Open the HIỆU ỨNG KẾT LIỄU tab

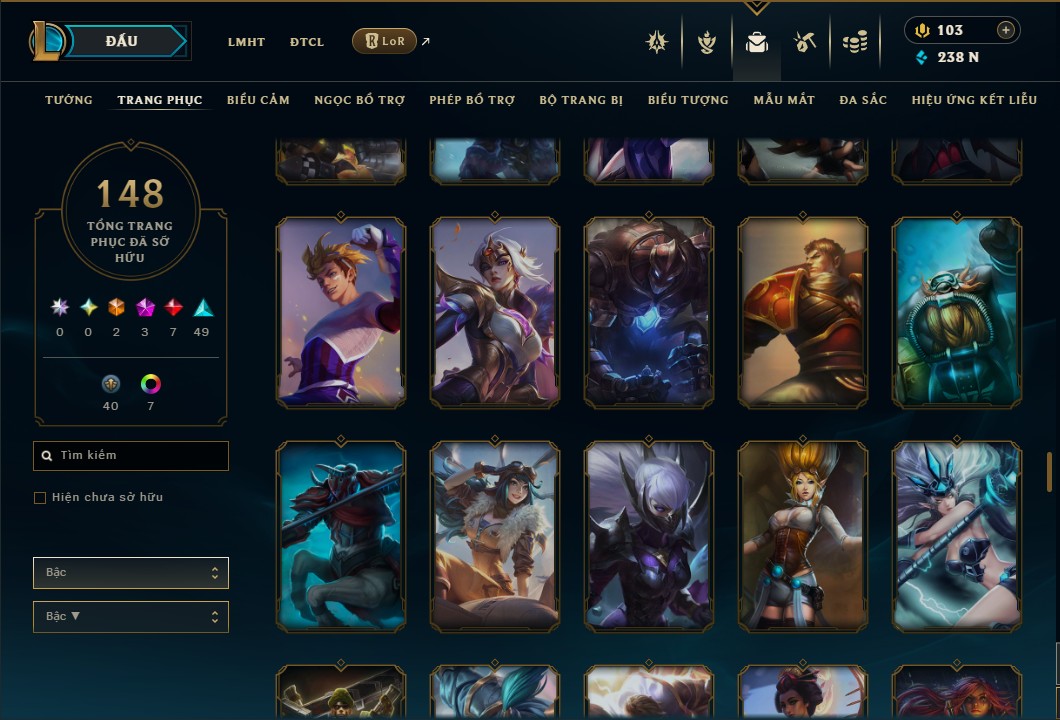(974, 100)
